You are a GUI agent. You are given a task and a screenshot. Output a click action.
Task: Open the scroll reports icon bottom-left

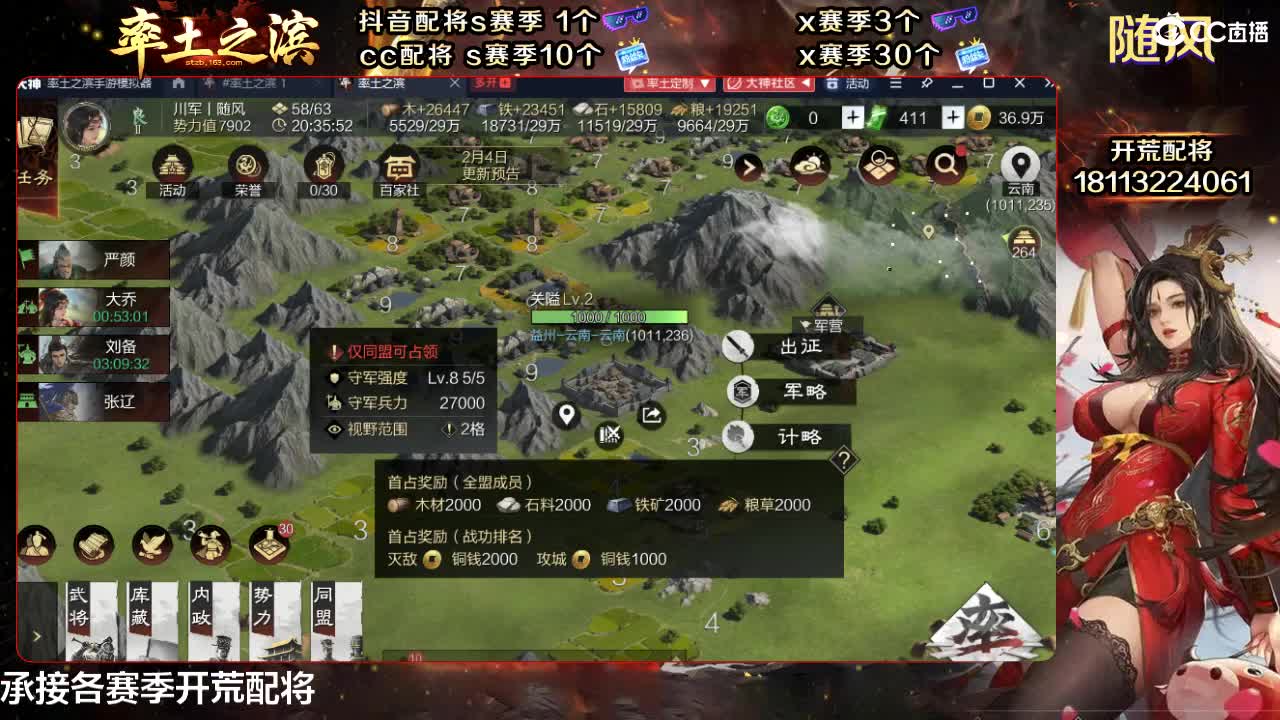[x=93, y=545]
